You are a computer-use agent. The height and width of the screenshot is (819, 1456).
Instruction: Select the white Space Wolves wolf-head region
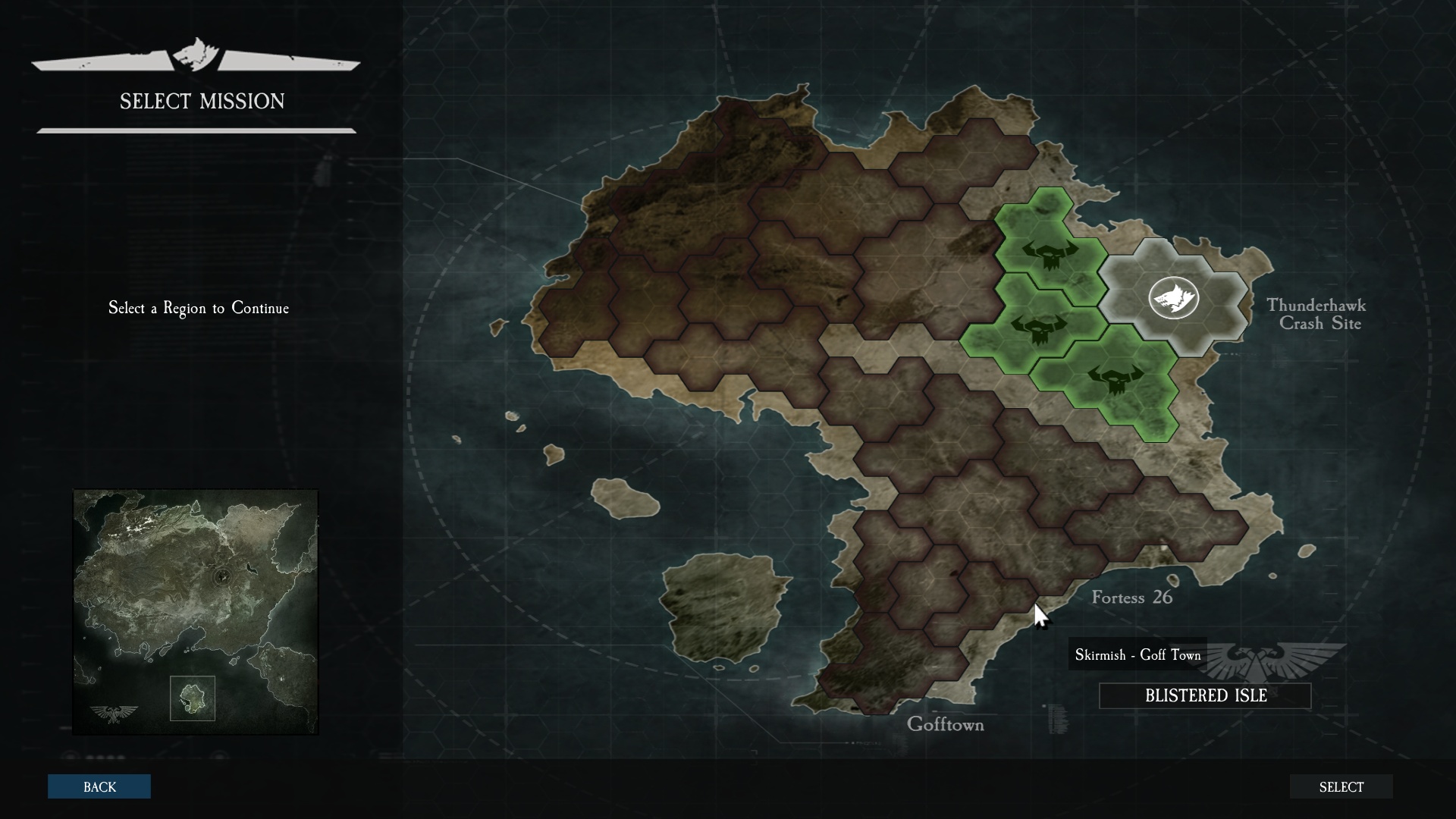tap(1173, 297)
